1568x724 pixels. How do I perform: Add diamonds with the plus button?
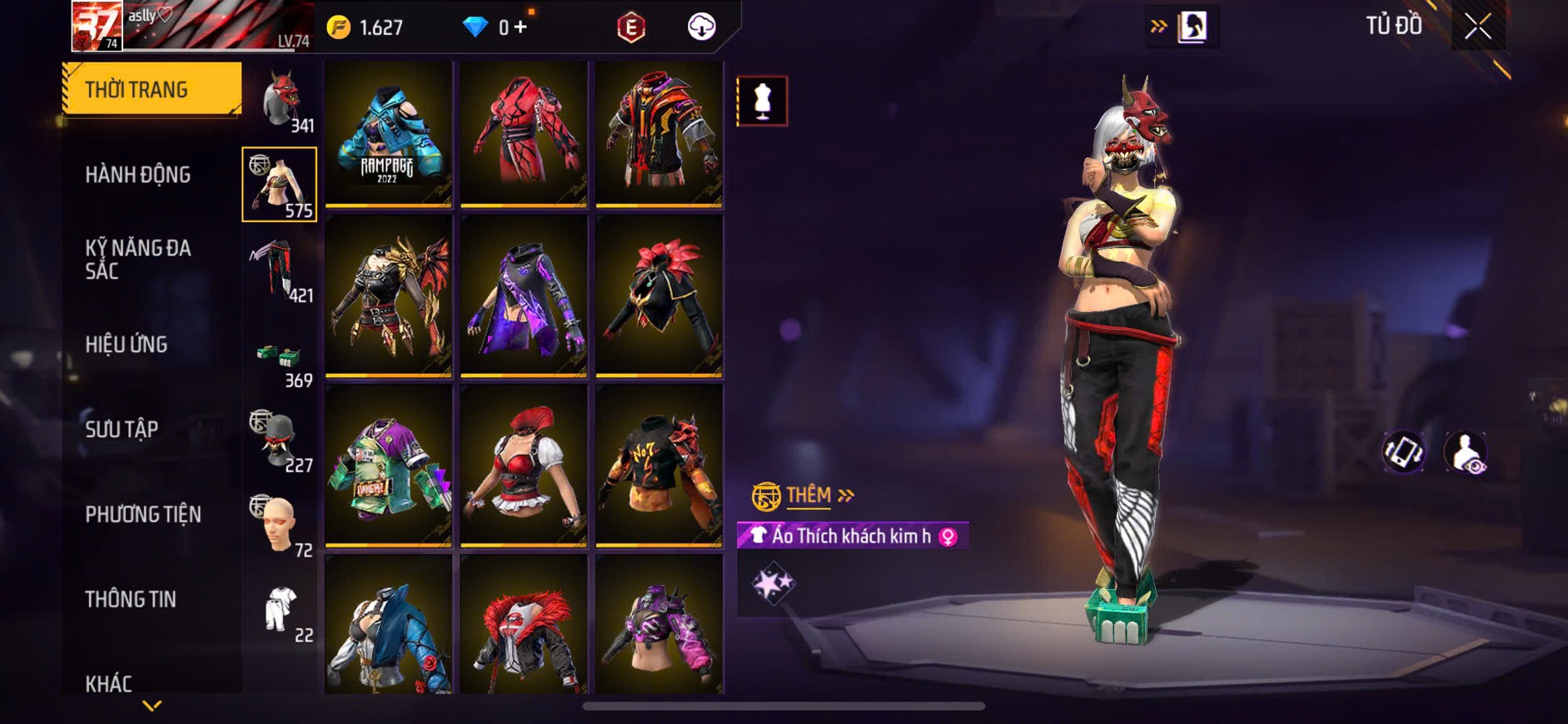(x=520, y=27)
